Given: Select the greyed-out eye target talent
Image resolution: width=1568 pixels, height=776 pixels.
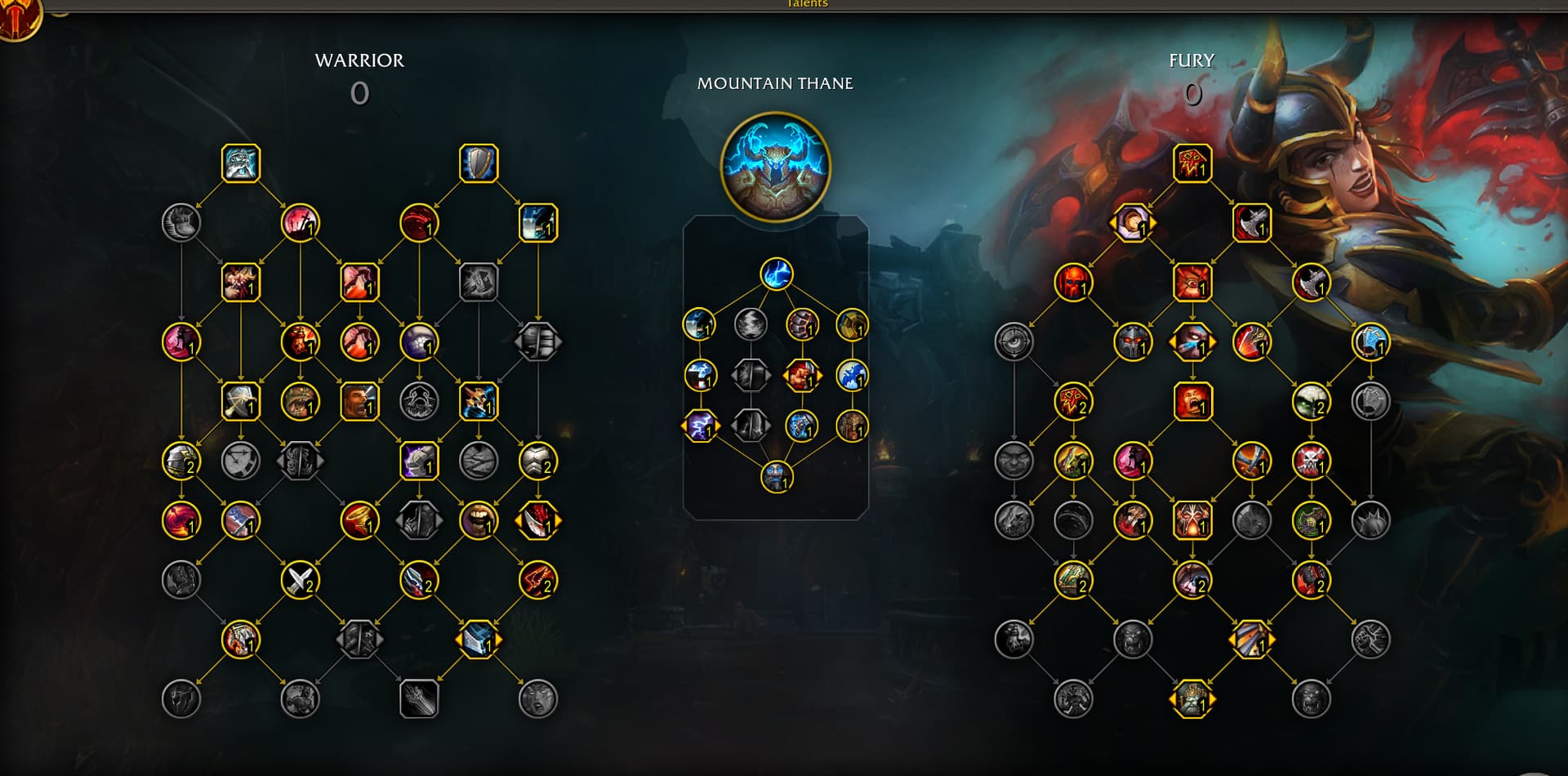Looking at the screenshot, I should tap(1013, 342).
